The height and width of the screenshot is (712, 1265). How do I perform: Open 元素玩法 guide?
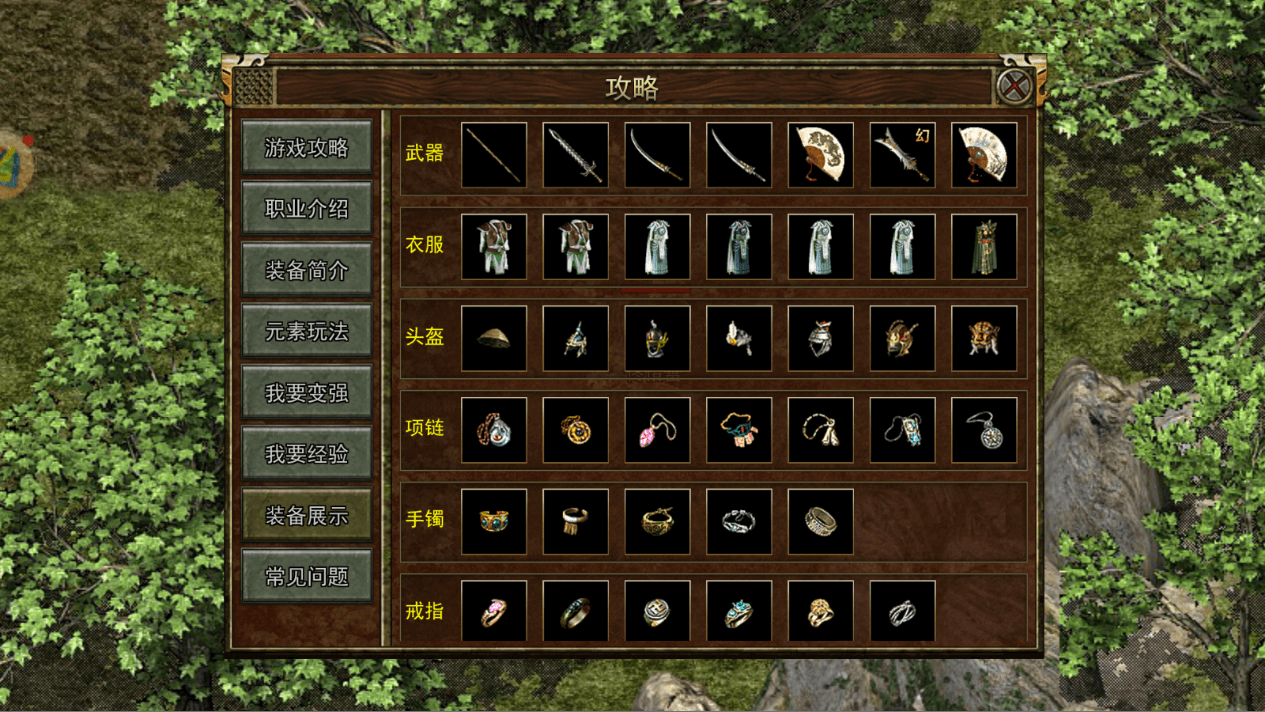(x=307, y=332)
